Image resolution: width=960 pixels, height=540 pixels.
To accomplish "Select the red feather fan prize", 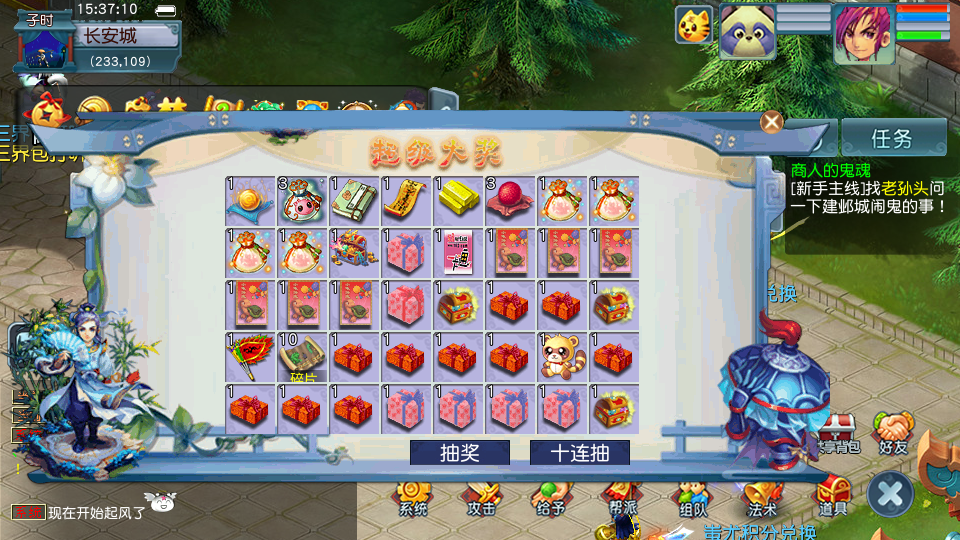I will point(250,357).
